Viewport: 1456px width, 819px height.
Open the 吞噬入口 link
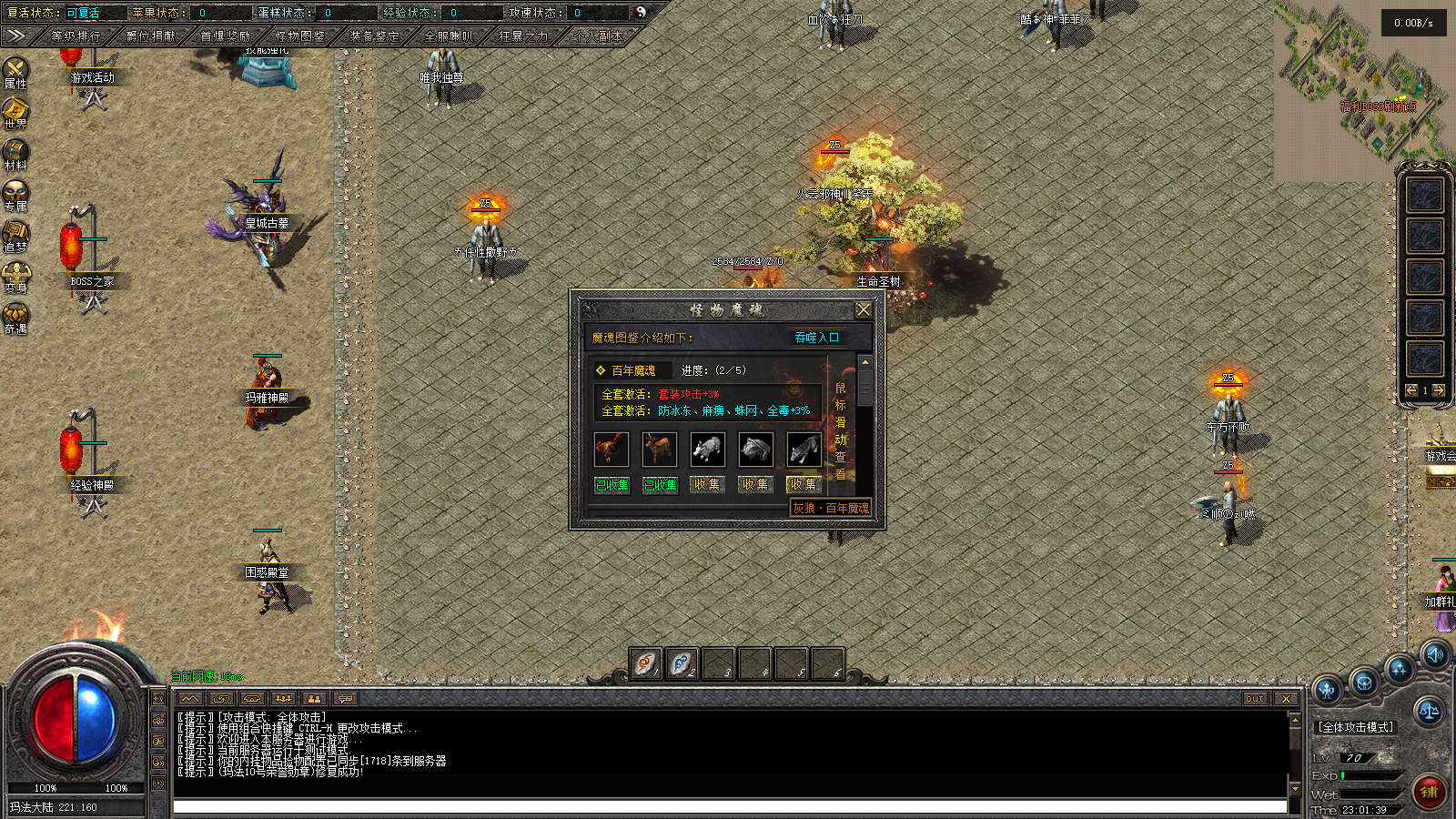(816, 338)
